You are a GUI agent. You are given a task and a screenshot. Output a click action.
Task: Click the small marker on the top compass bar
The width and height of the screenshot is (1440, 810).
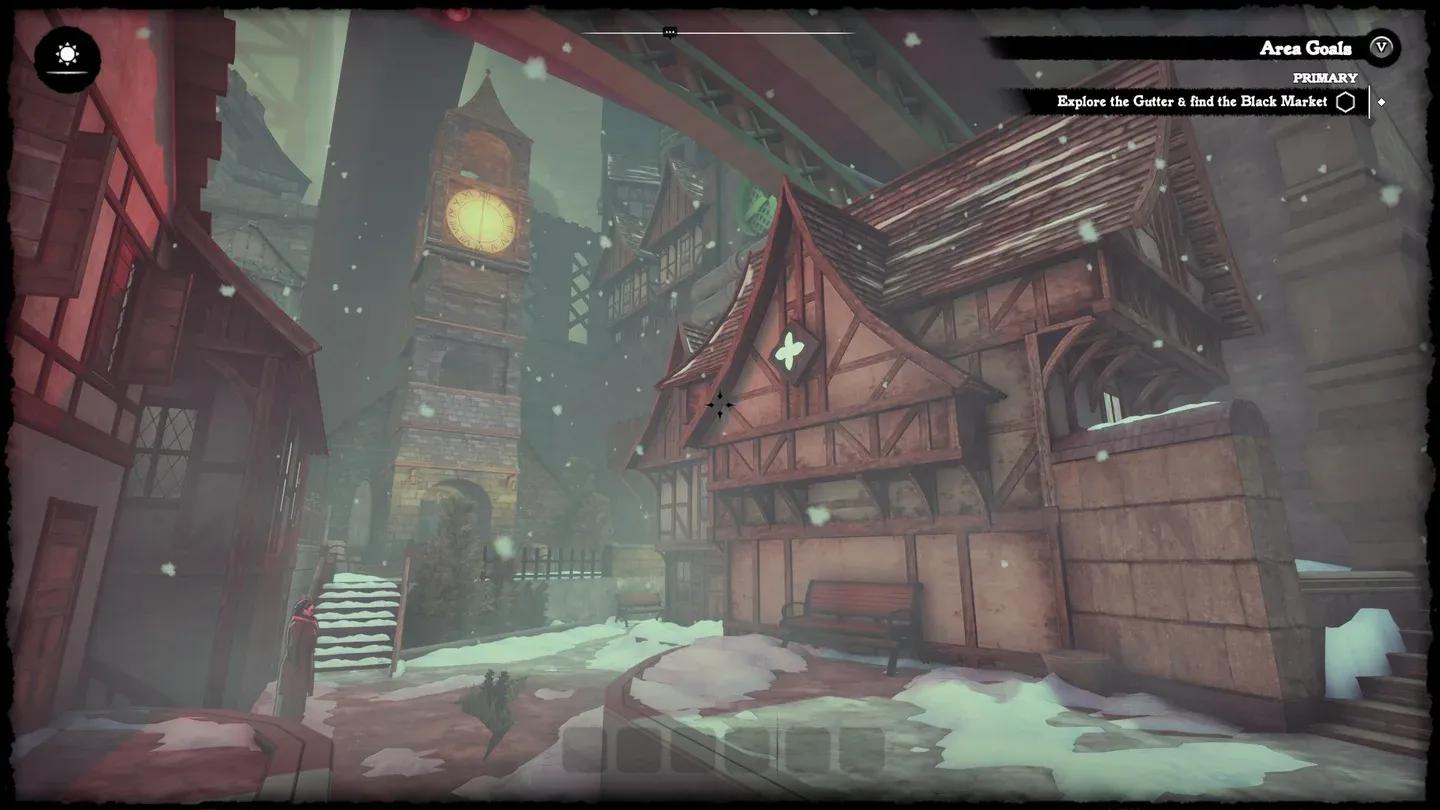click(x=670, y=33)
